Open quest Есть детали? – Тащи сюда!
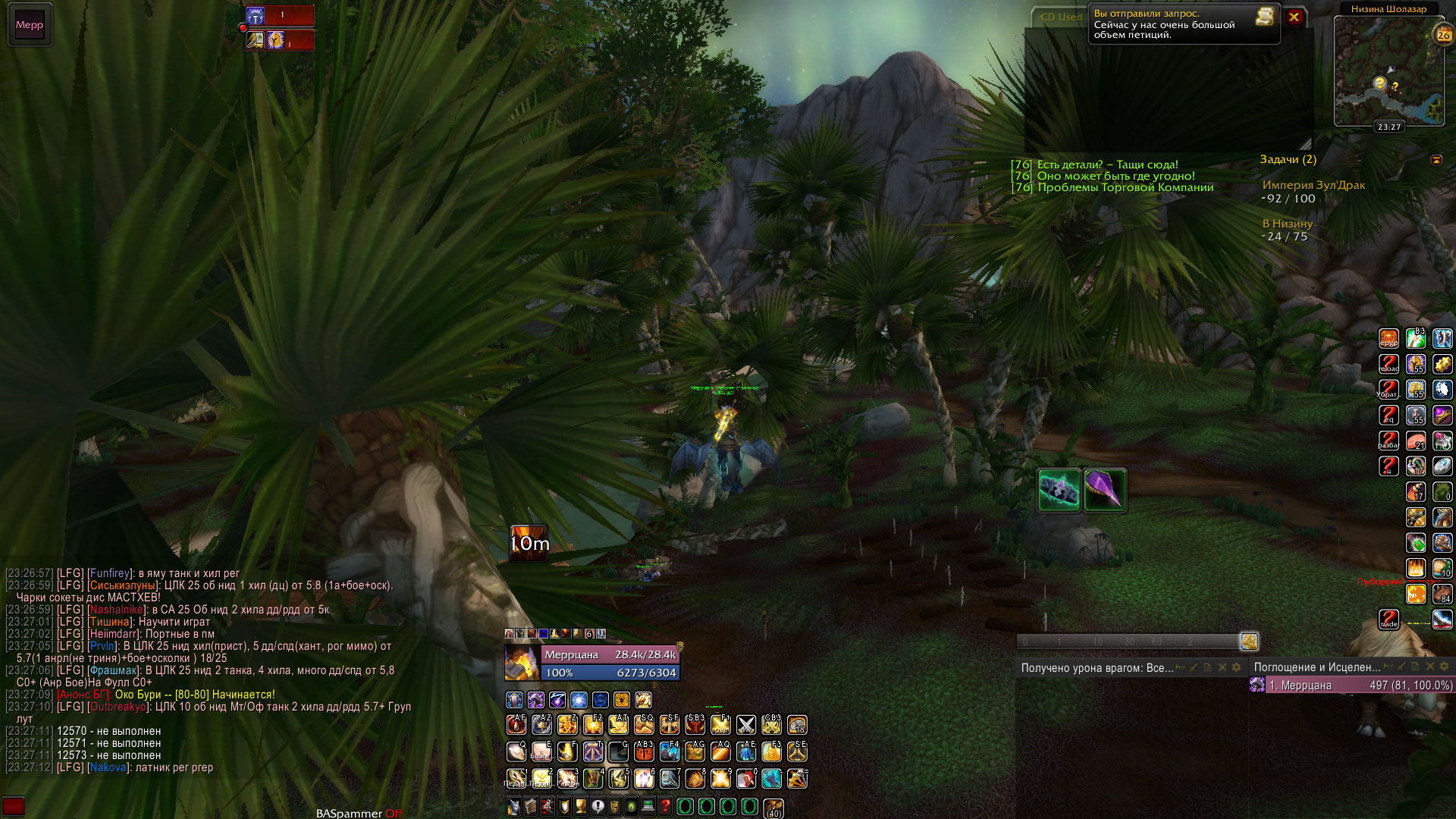The image size is (1456, 819). 1107,165
